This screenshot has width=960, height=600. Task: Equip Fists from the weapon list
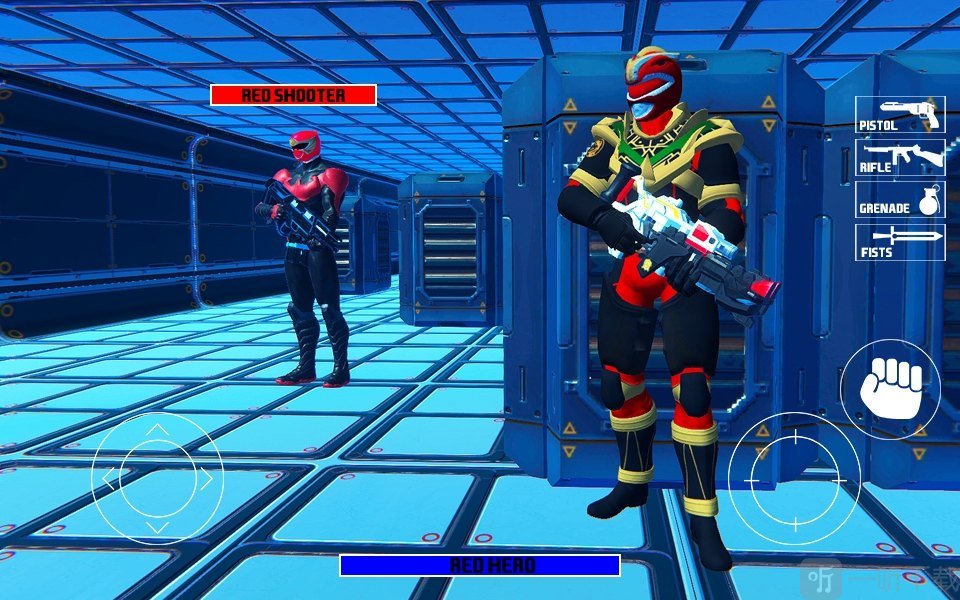pyautogui.click(x=900, y=242)
